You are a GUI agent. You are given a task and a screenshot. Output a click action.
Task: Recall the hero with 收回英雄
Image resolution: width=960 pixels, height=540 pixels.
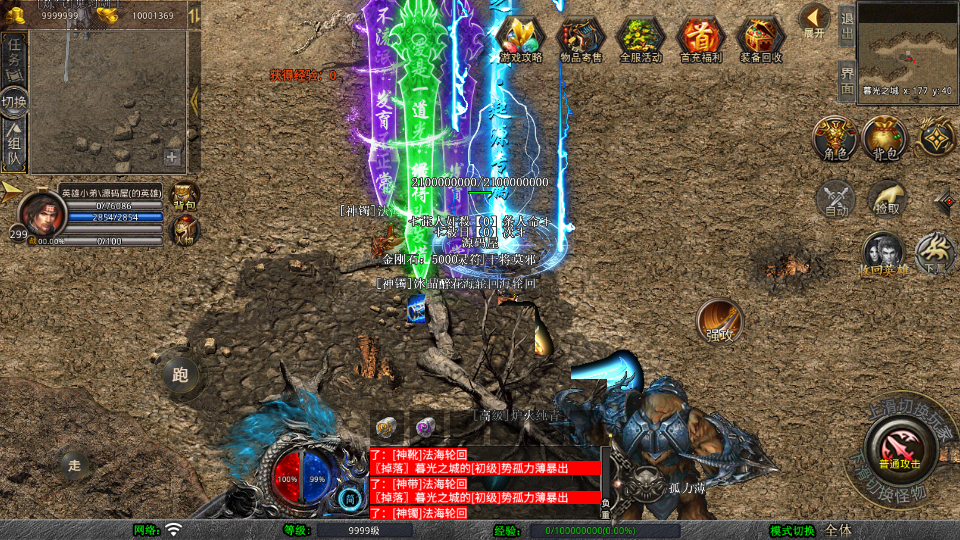coord(884,254)
